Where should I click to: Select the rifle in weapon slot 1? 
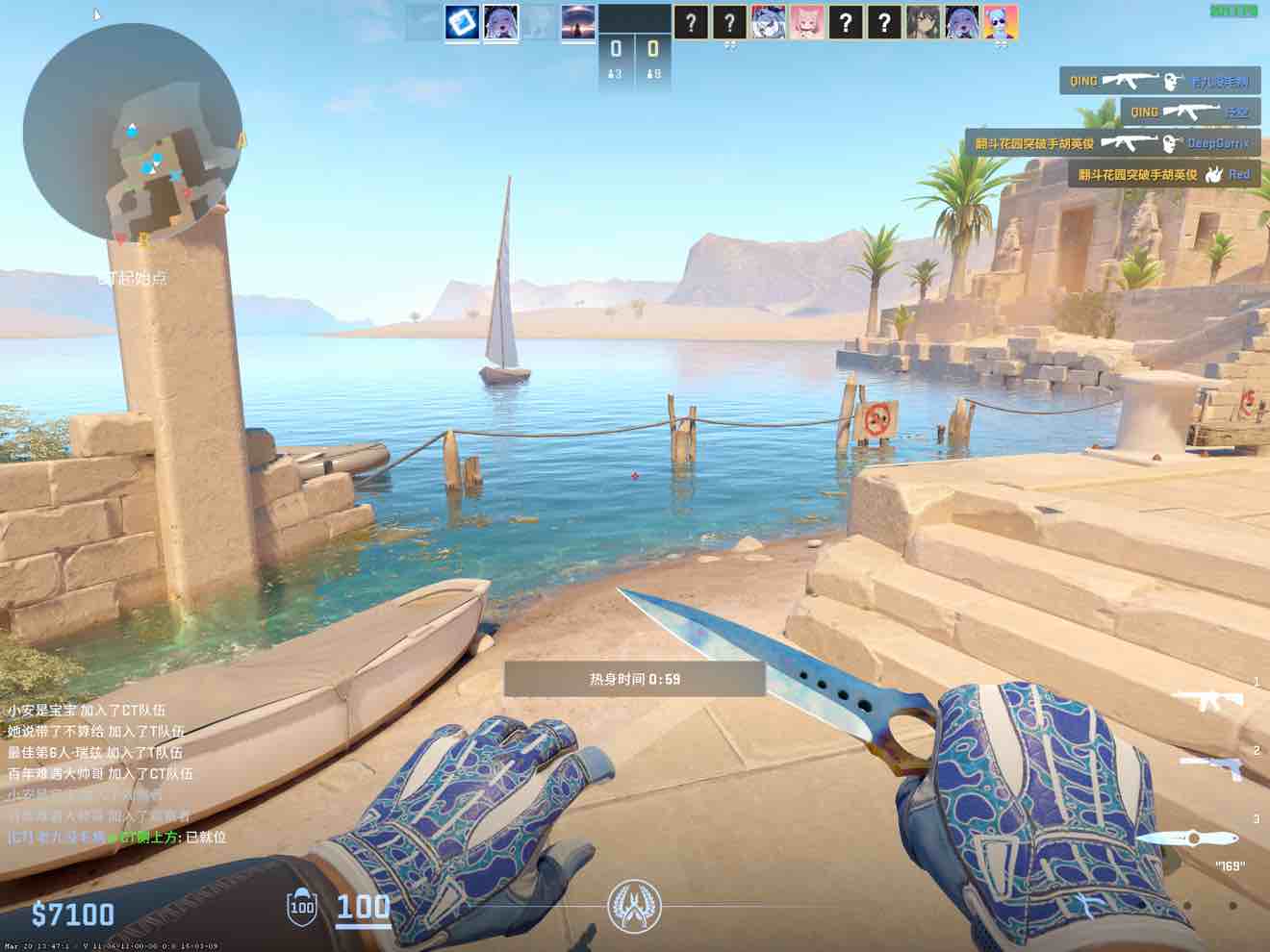1208,701
